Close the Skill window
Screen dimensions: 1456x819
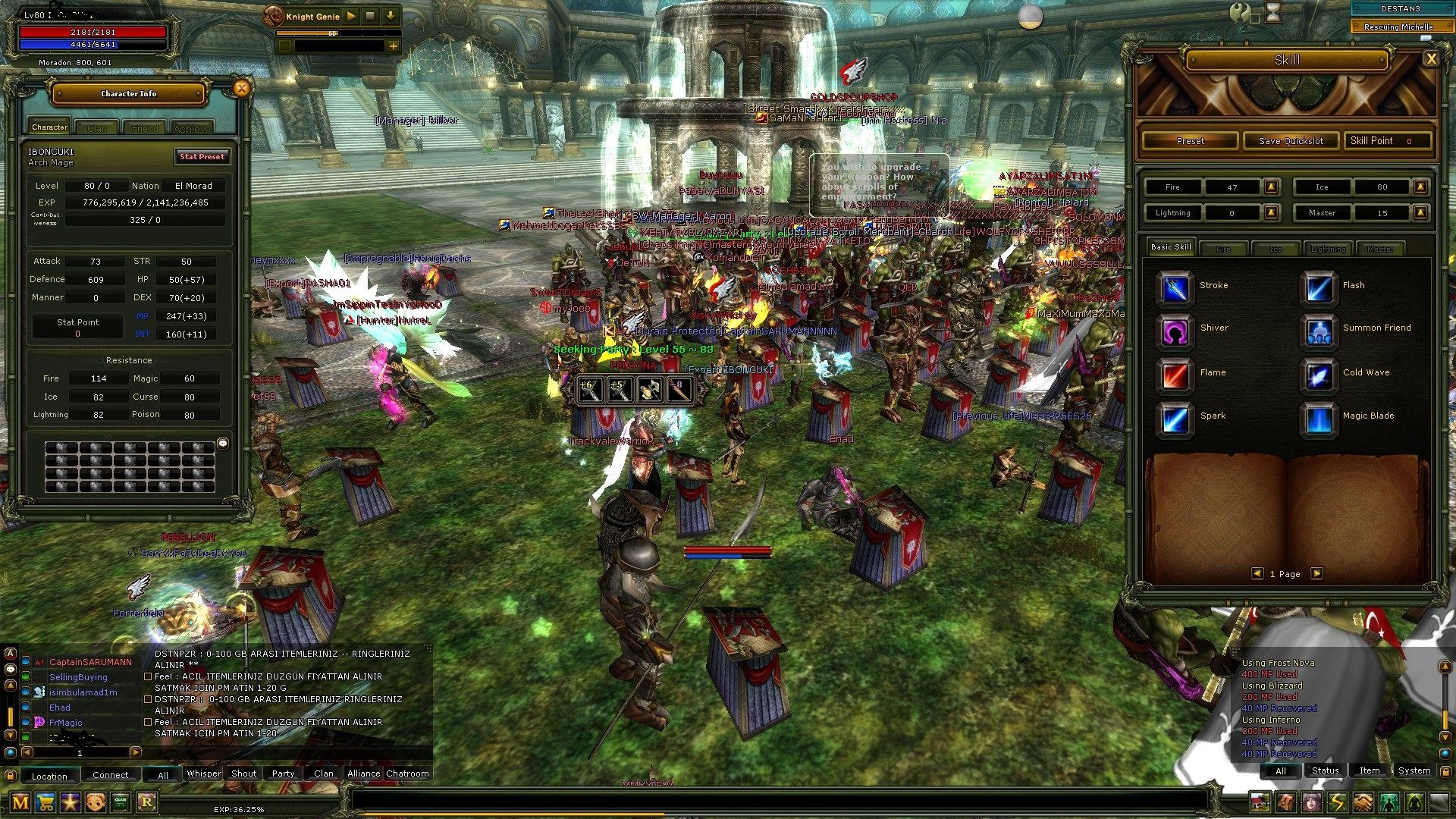tap(1431, 59)
